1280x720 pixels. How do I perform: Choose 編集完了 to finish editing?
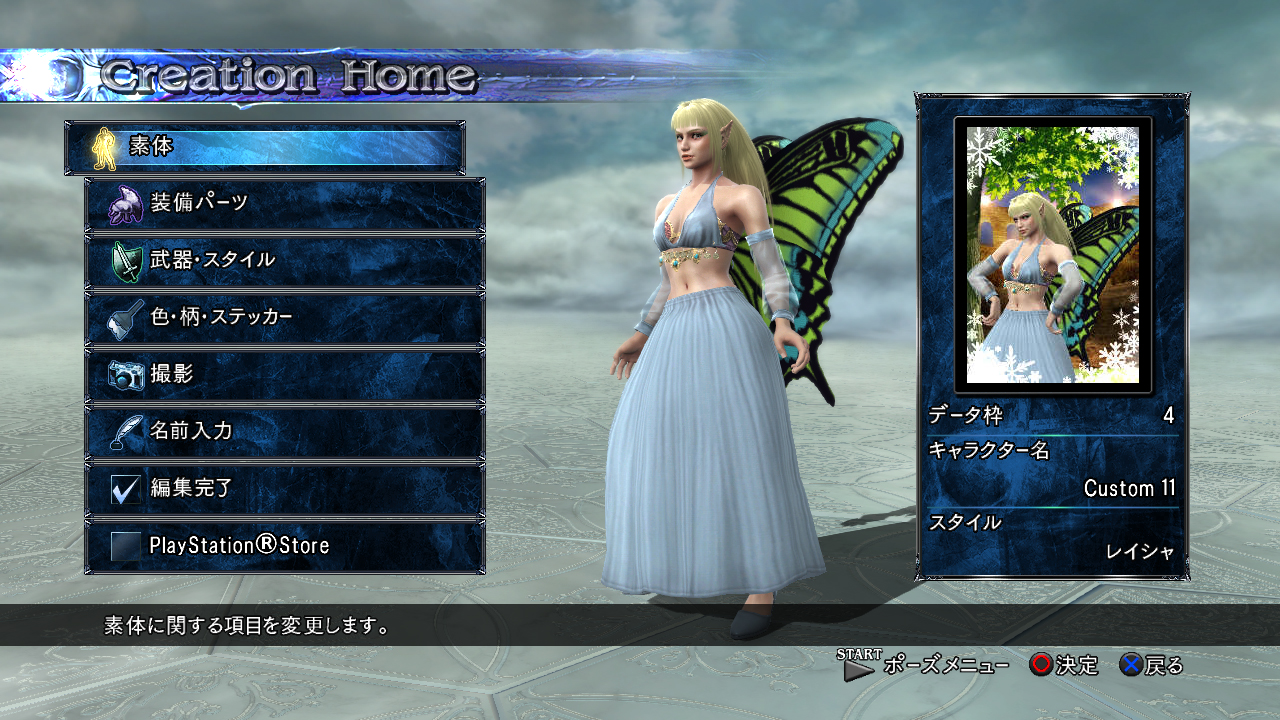click(285, 489)
